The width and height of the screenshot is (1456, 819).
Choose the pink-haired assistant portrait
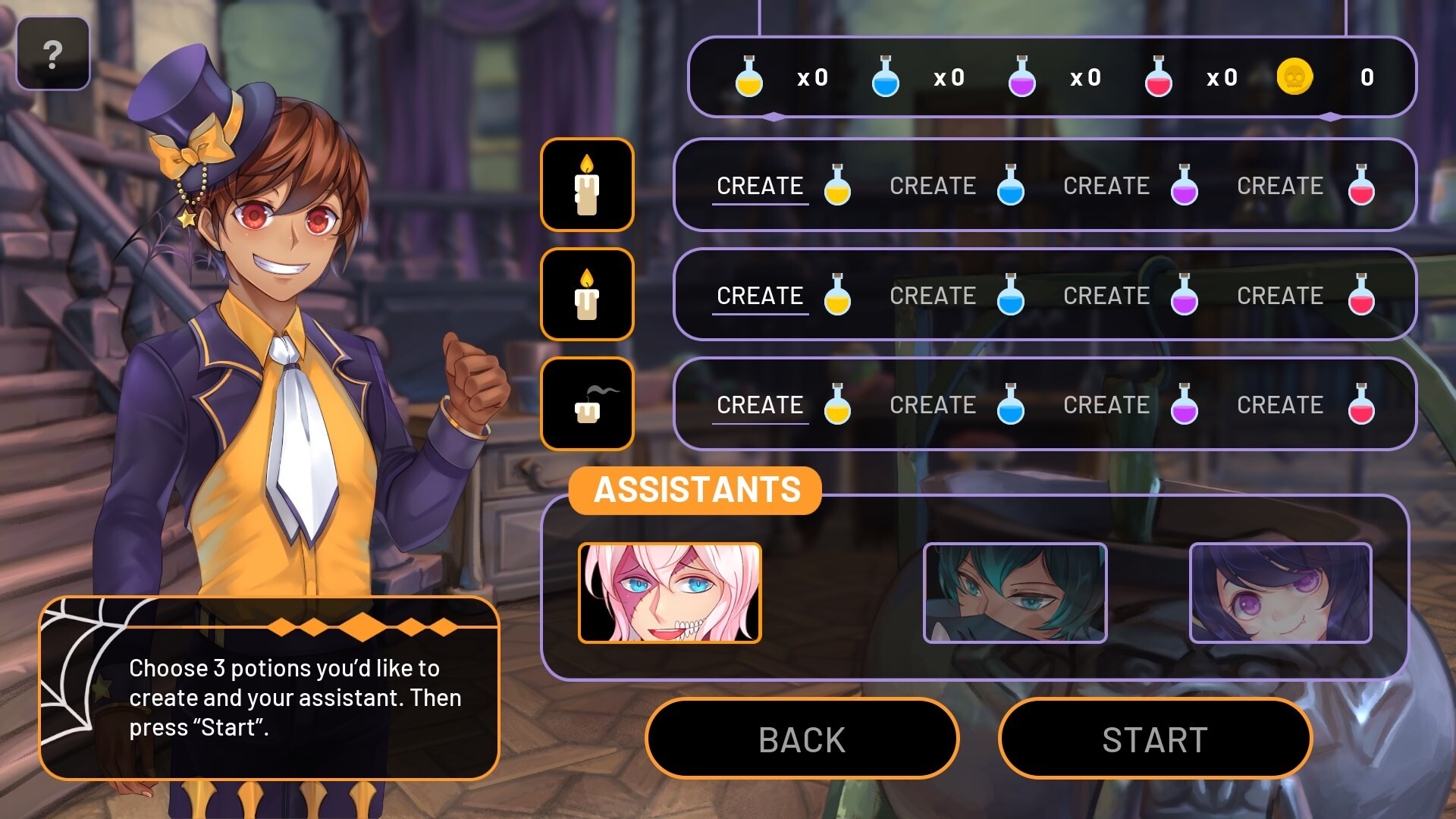(x=670, y=593)
